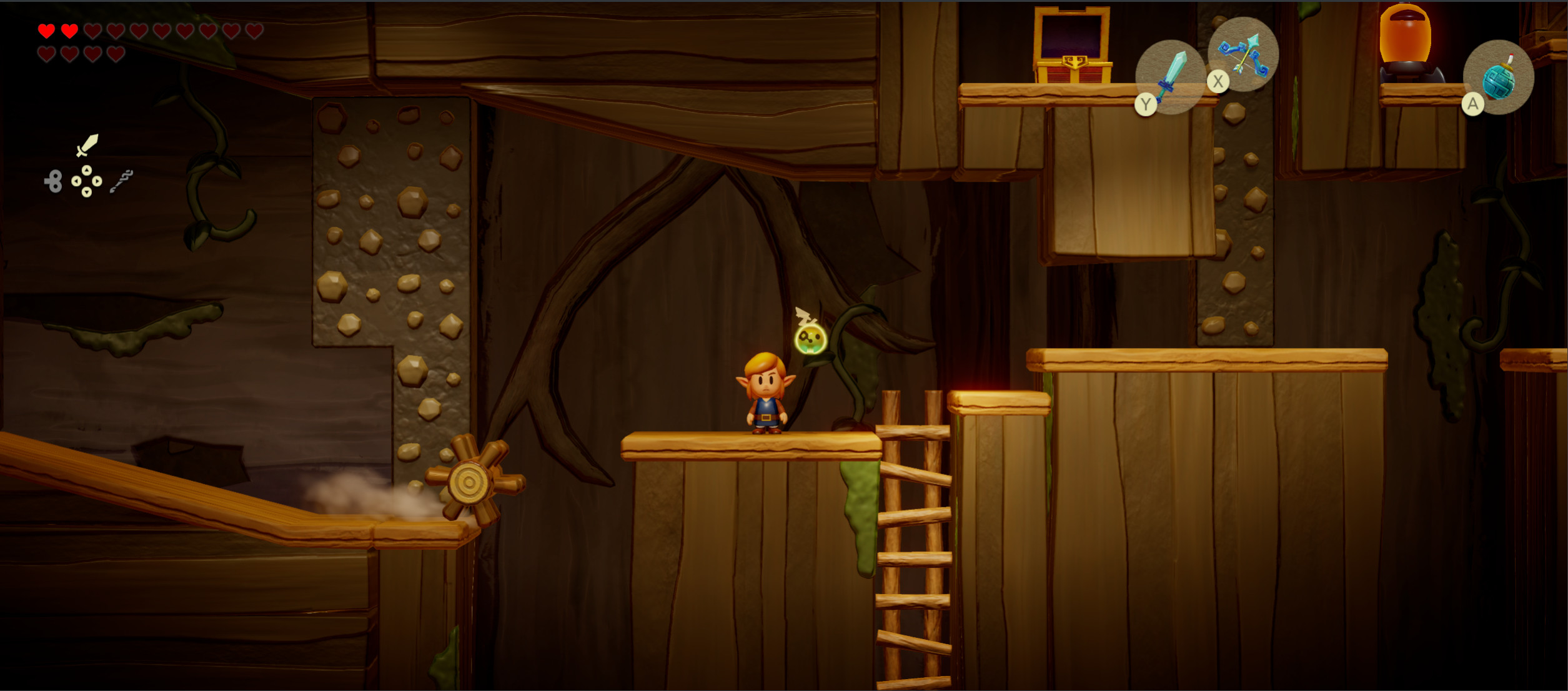Click the last heart on the second row
Viewport: 1568px width, 691px height.
115,54
